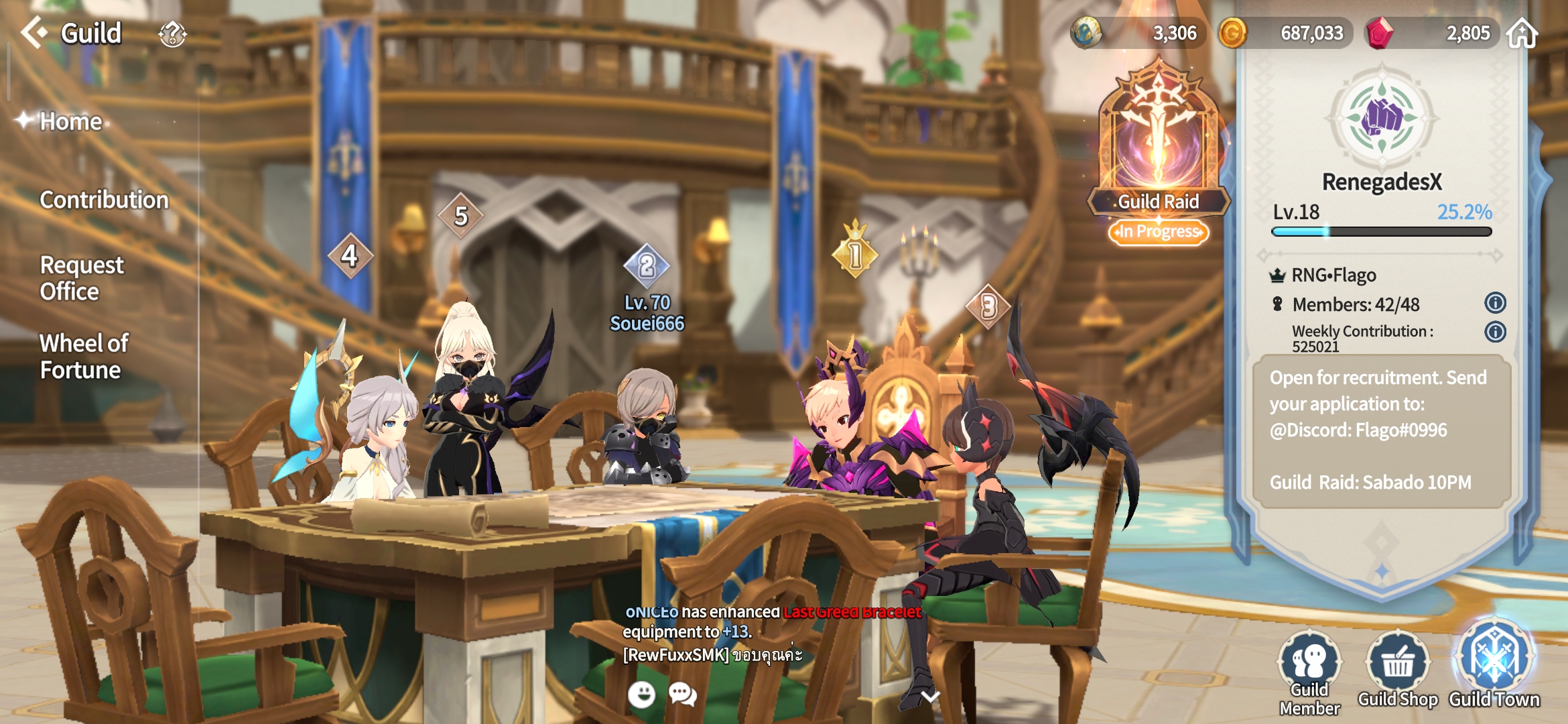
Task: Enter the Guild Raid in progress
Action: 1159,154
